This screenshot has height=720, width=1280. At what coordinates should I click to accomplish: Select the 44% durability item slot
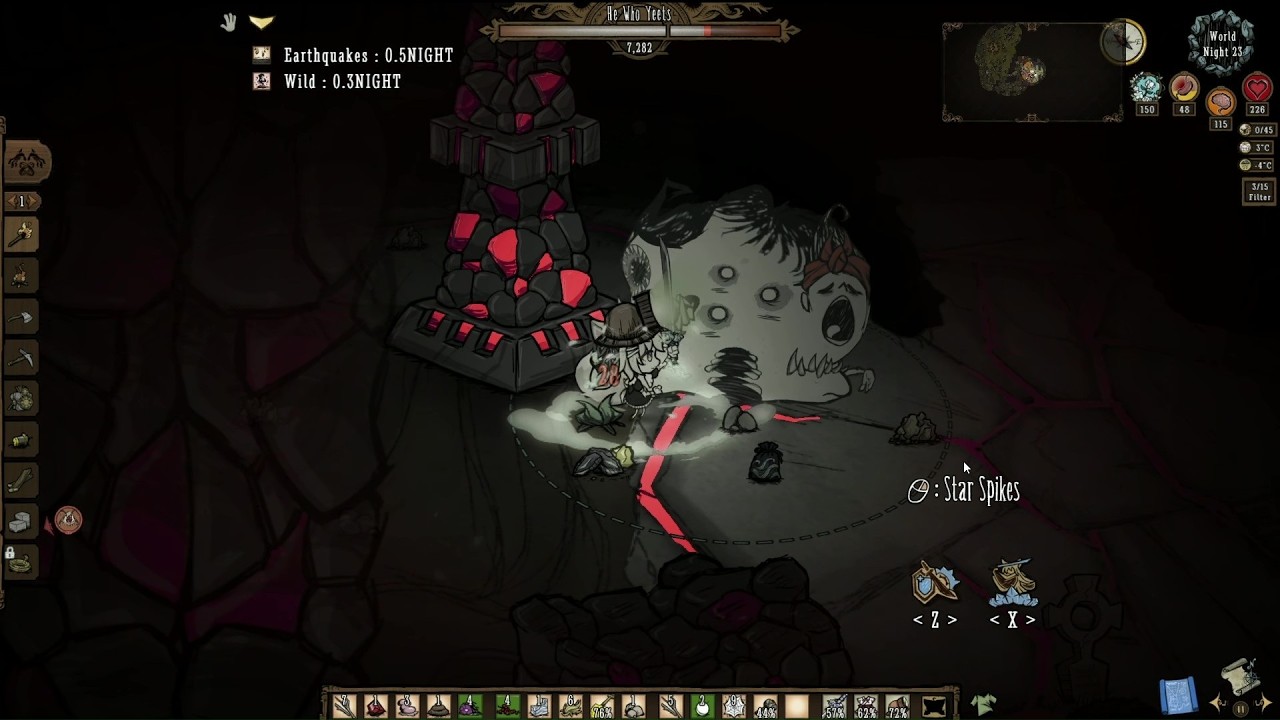(765, 706)
